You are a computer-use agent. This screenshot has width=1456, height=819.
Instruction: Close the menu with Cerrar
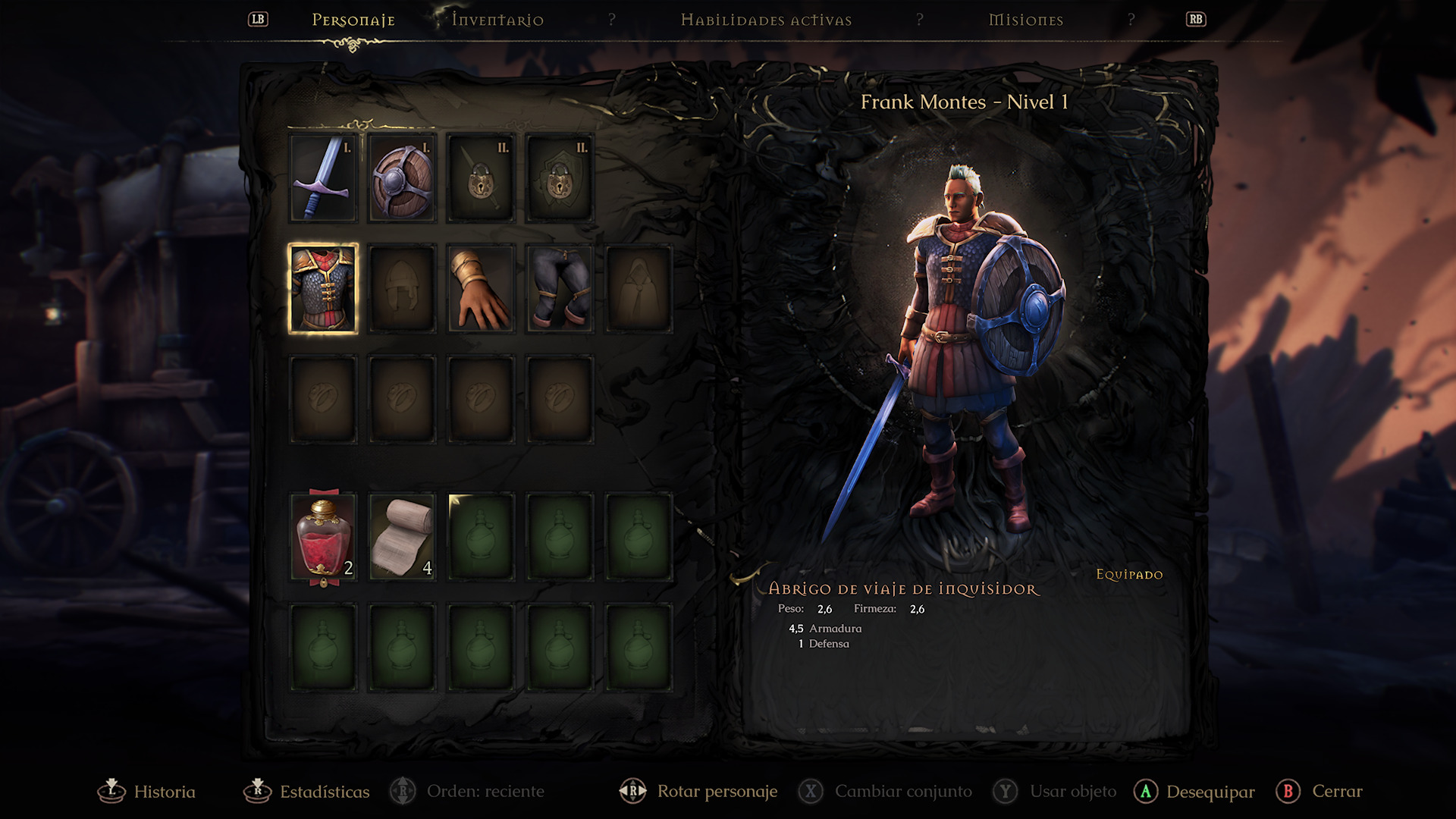point(1320,792)
